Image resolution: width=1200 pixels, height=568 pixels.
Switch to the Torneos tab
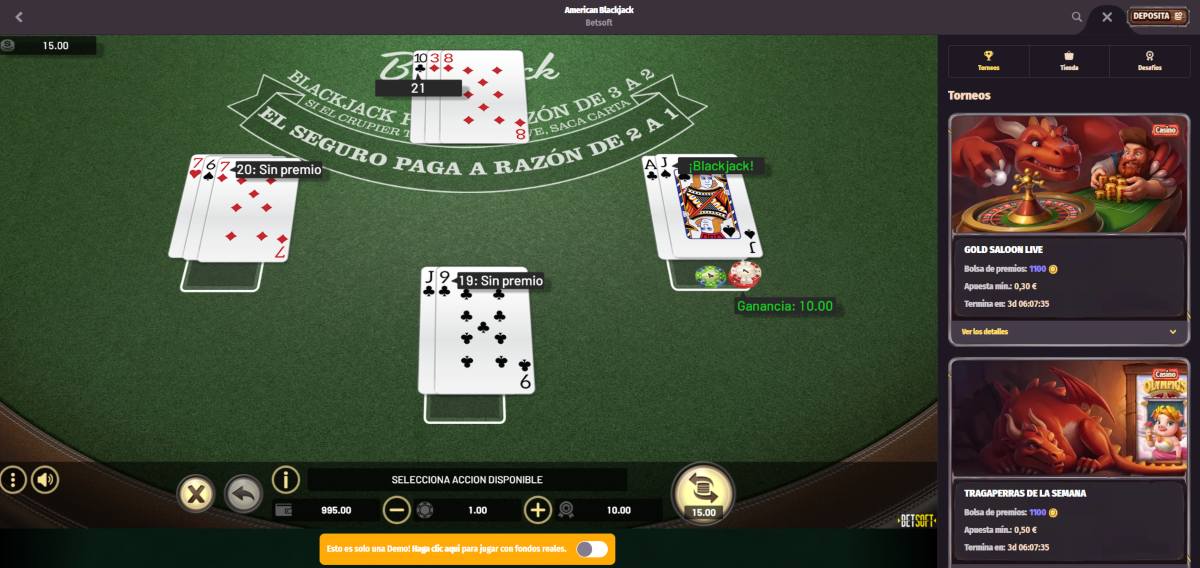click(x=989, y=61)
